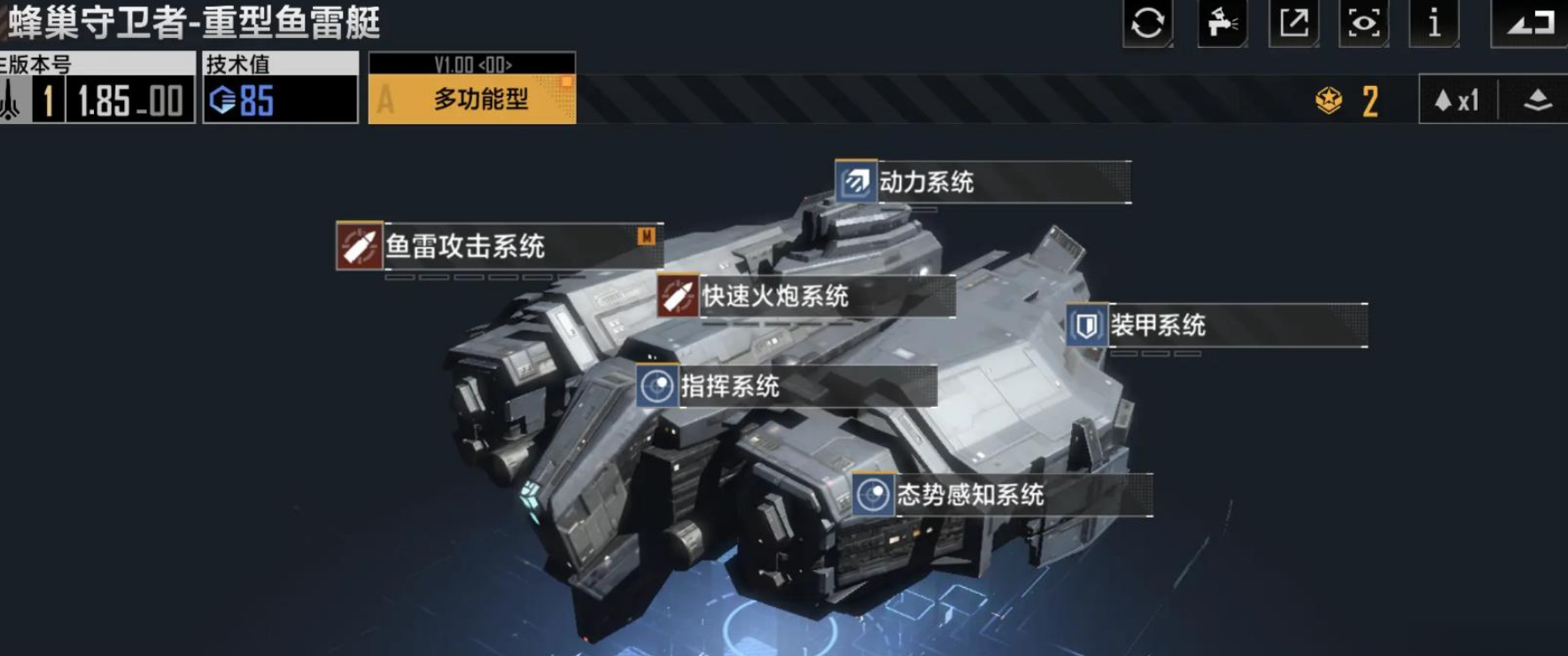Click the rotate ship view icon
Image resolution: width=1568 pixels, height=656 pixels.
coord(1150,25)
